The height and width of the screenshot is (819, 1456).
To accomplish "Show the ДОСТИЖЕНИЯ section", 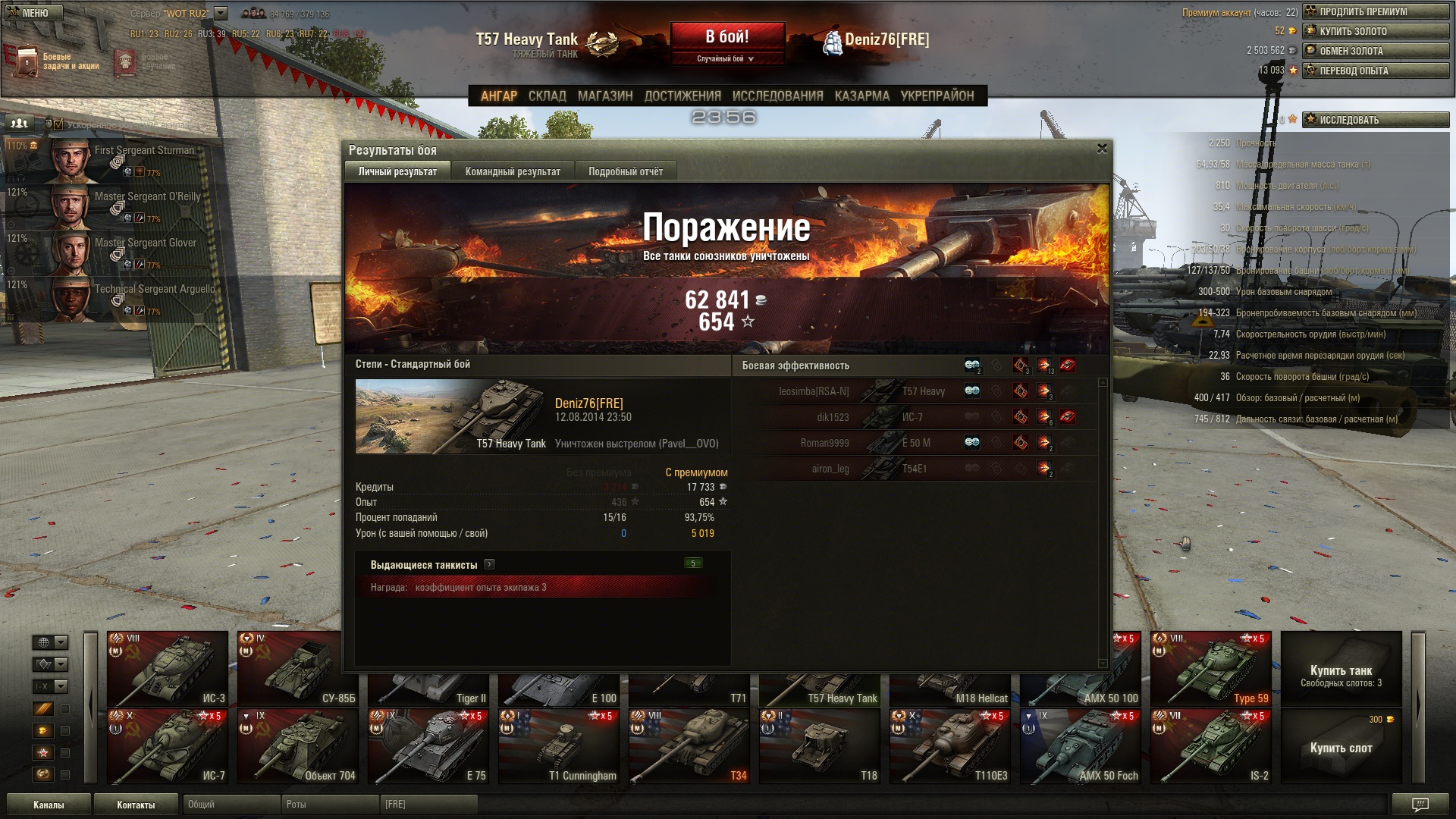I will pos(682,96).
